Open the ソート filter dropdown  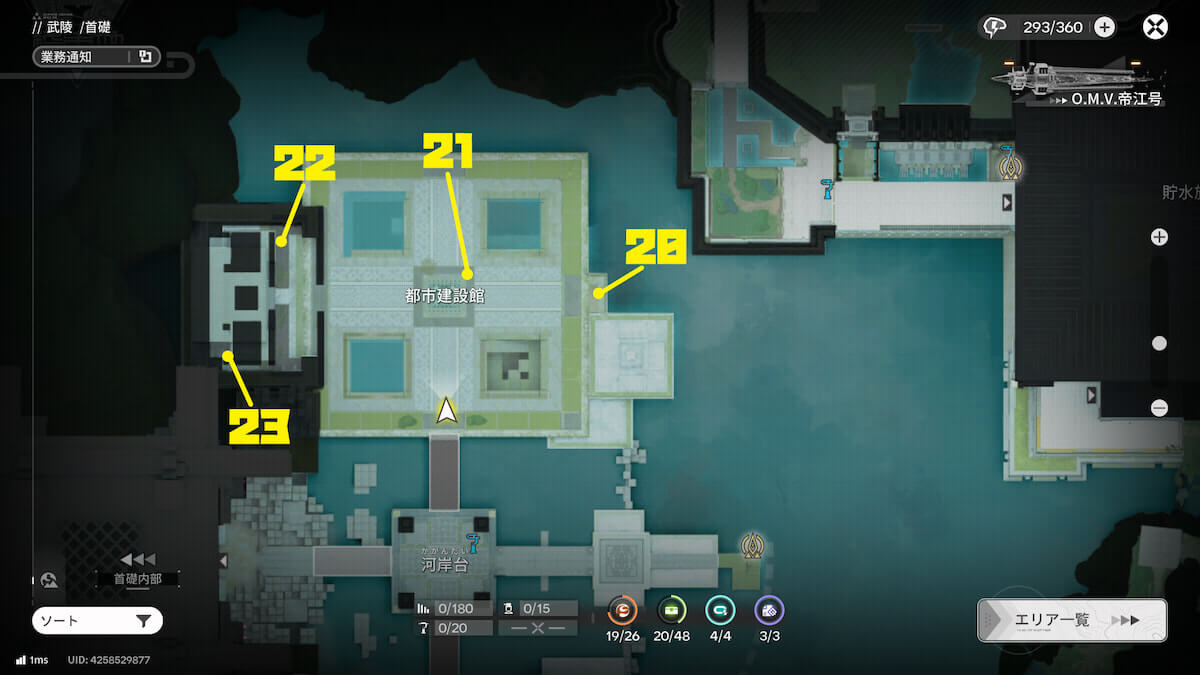(x=97, y=621)
